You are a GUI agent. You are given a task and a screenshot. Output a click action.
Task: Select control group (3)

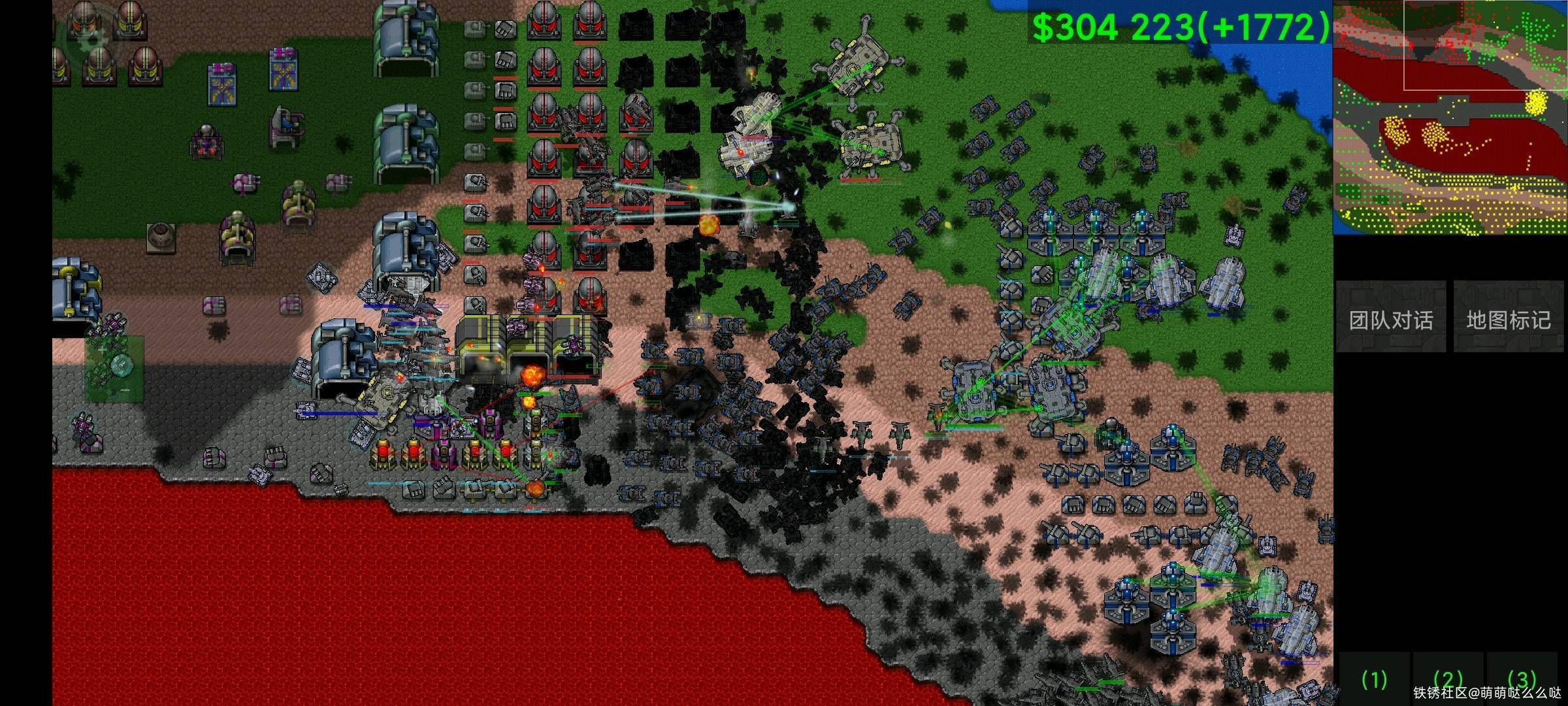(x=1522, y=680)
